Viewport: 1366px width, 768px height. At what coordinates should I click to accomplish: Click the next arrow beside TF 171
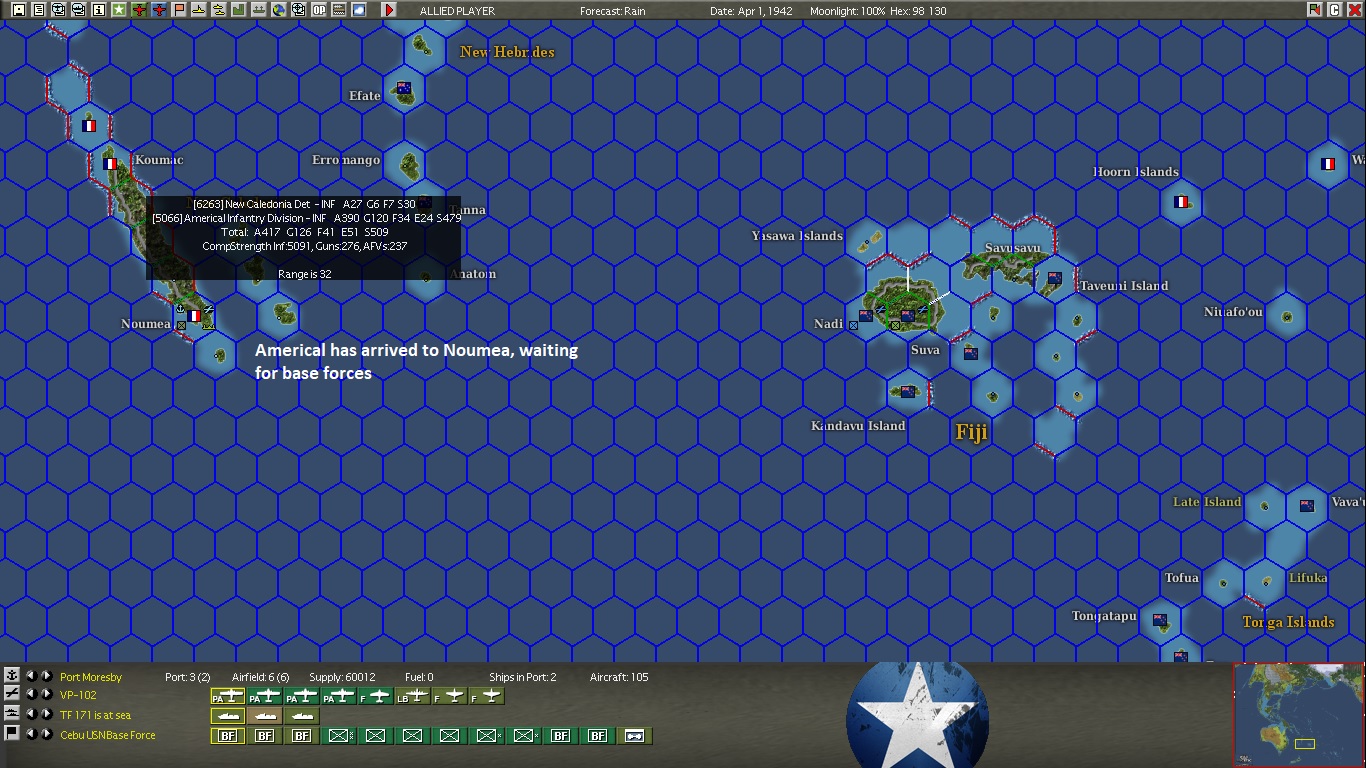(46, 713)
